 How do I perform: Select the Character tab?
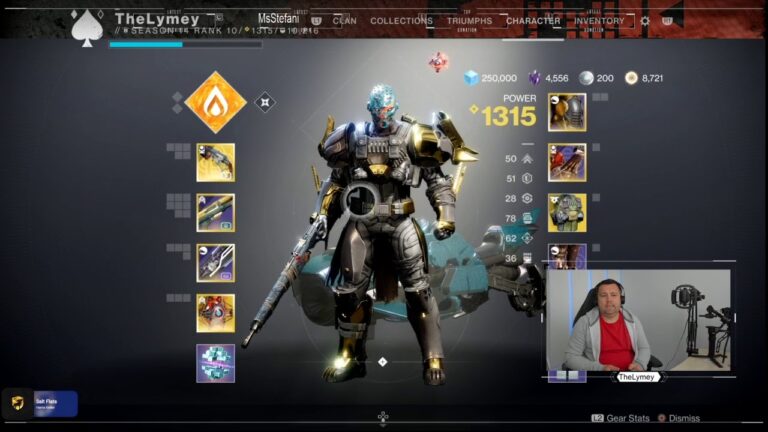pyautogui.click(x=533, y=20)
